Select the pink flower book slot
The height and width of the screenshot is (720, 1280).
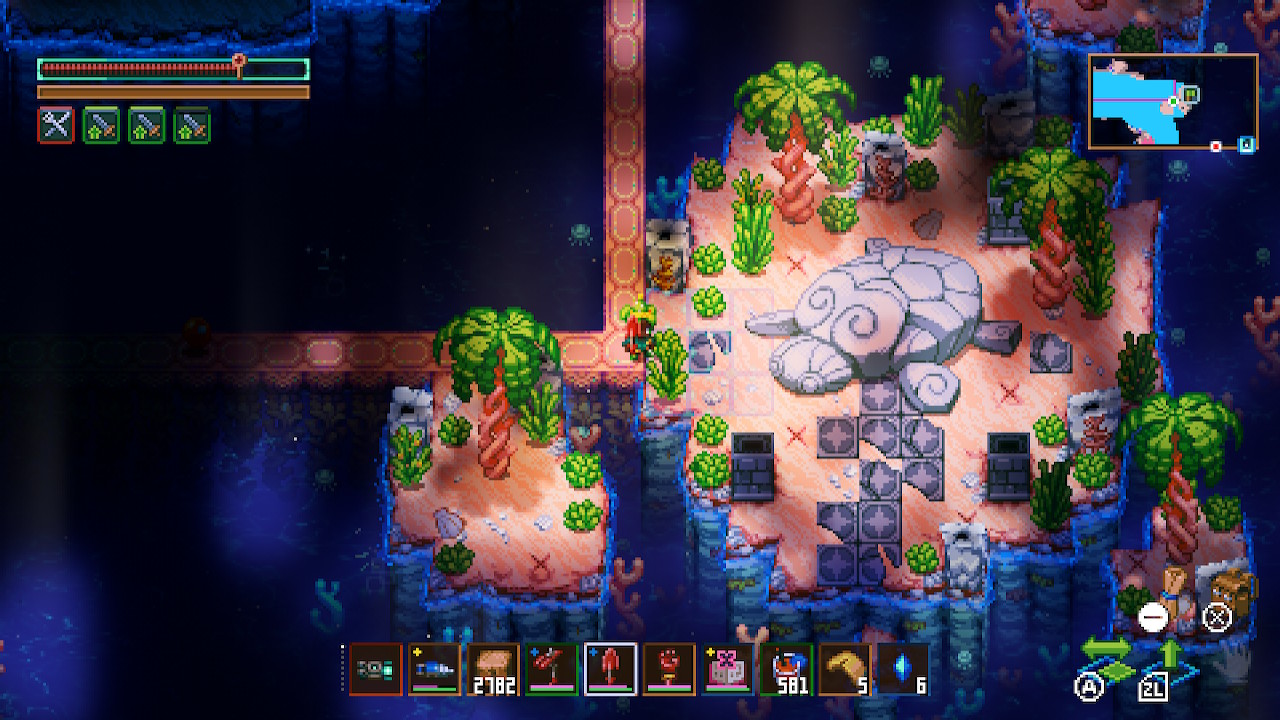click(x=727, y=669)
